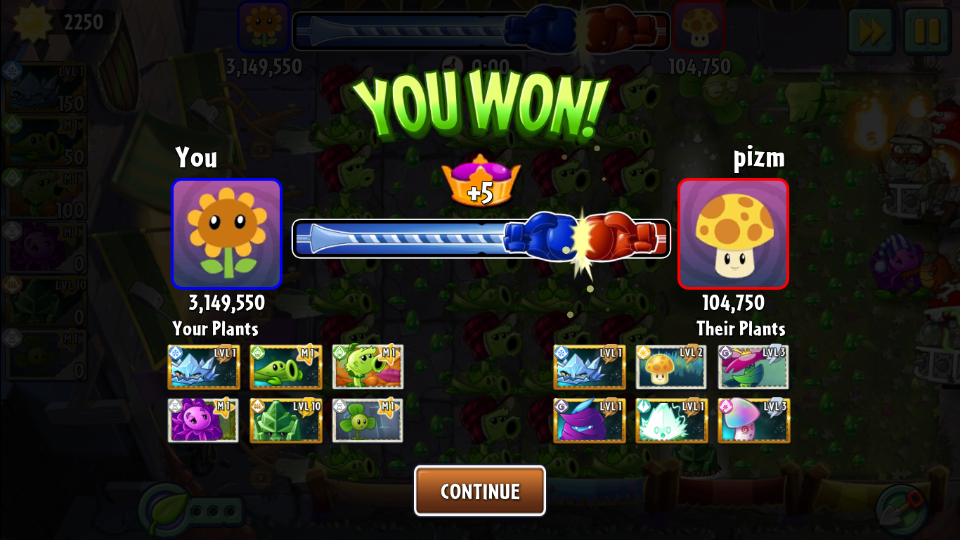This screenshot has width=960, height=540.
Task: Inspect the rainbow Hypno-shroom card
Action: click(753, 421)
